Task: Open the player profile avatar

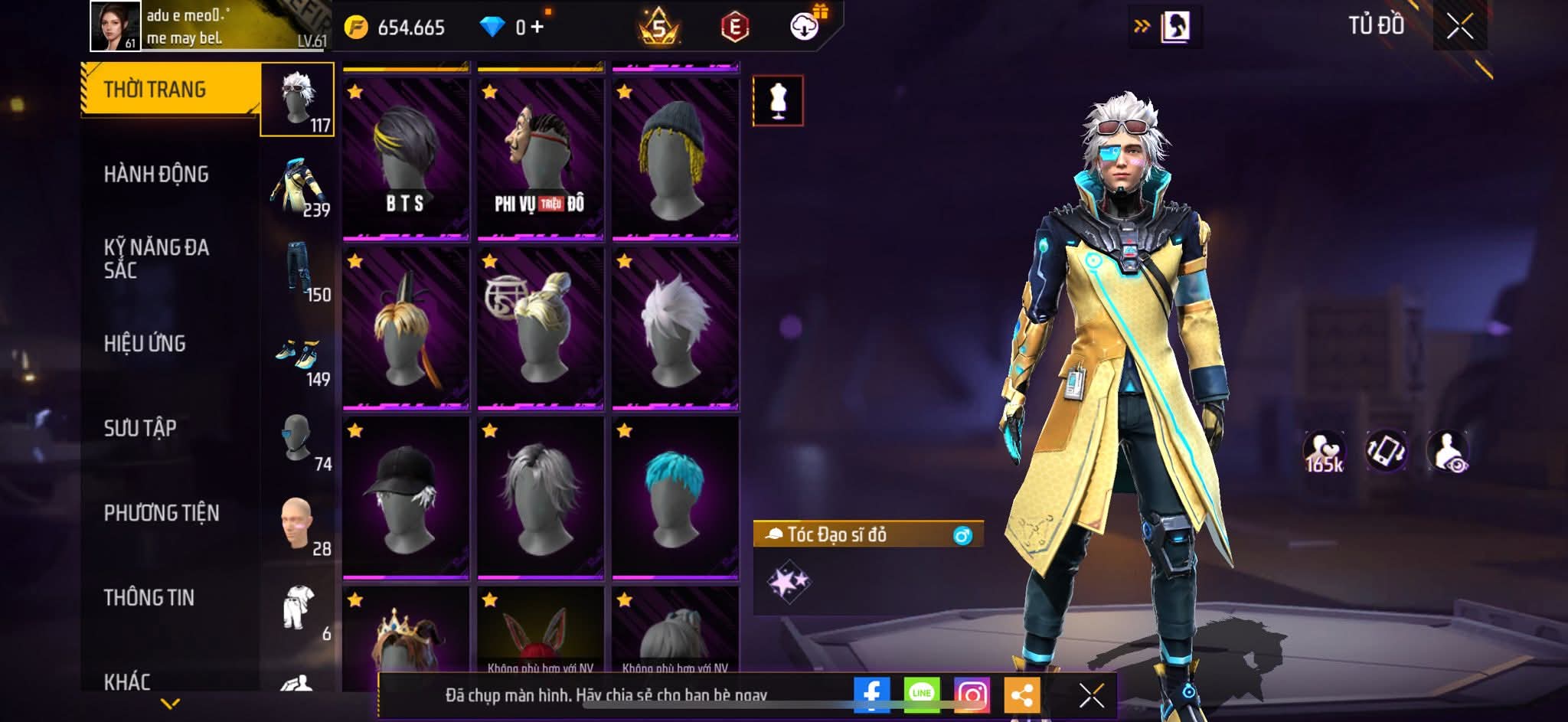Action: click(x=115, y=26)
